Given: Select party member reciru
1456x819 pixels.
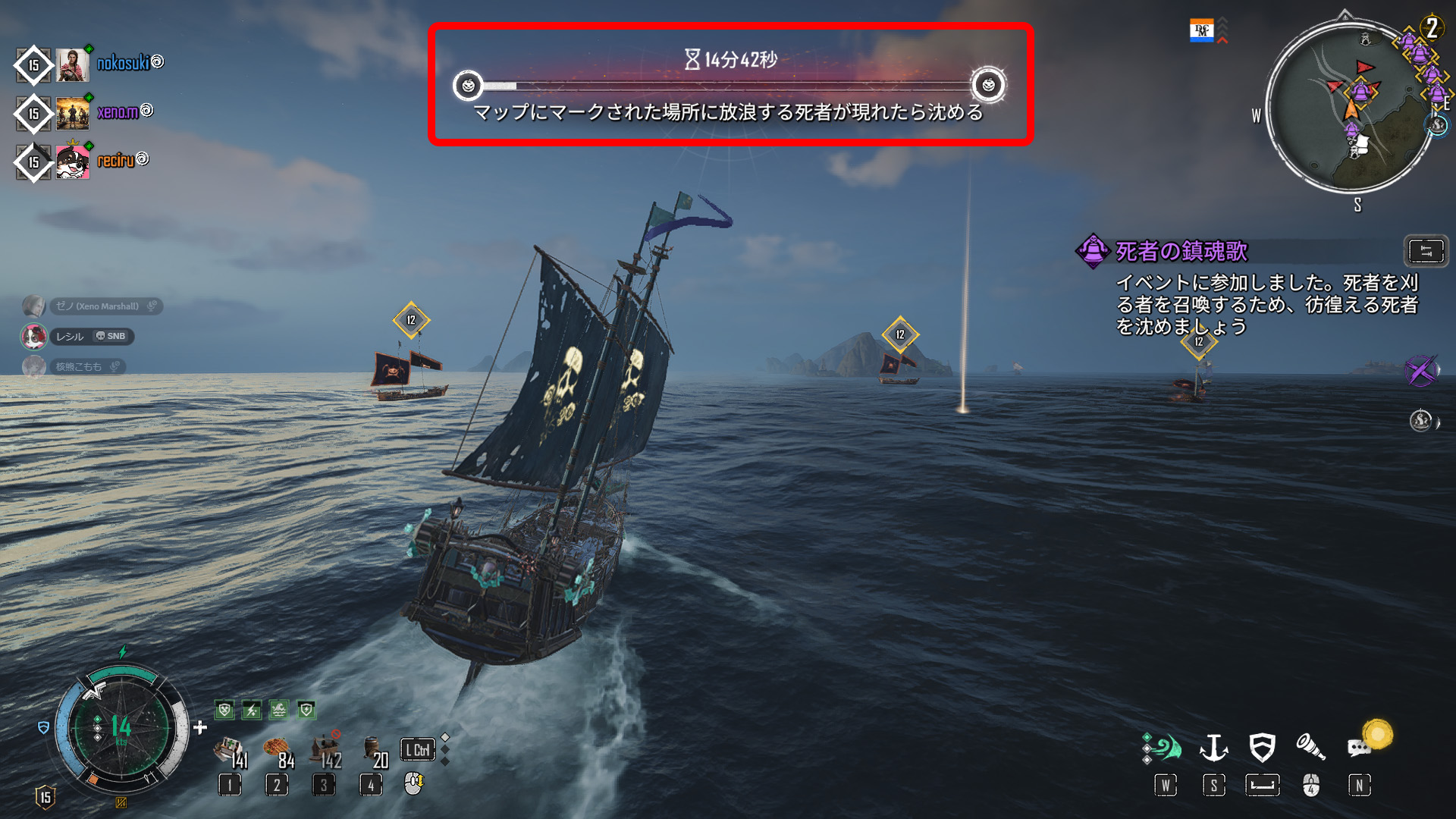Looking at the screenshot, I should pos(115,161).
